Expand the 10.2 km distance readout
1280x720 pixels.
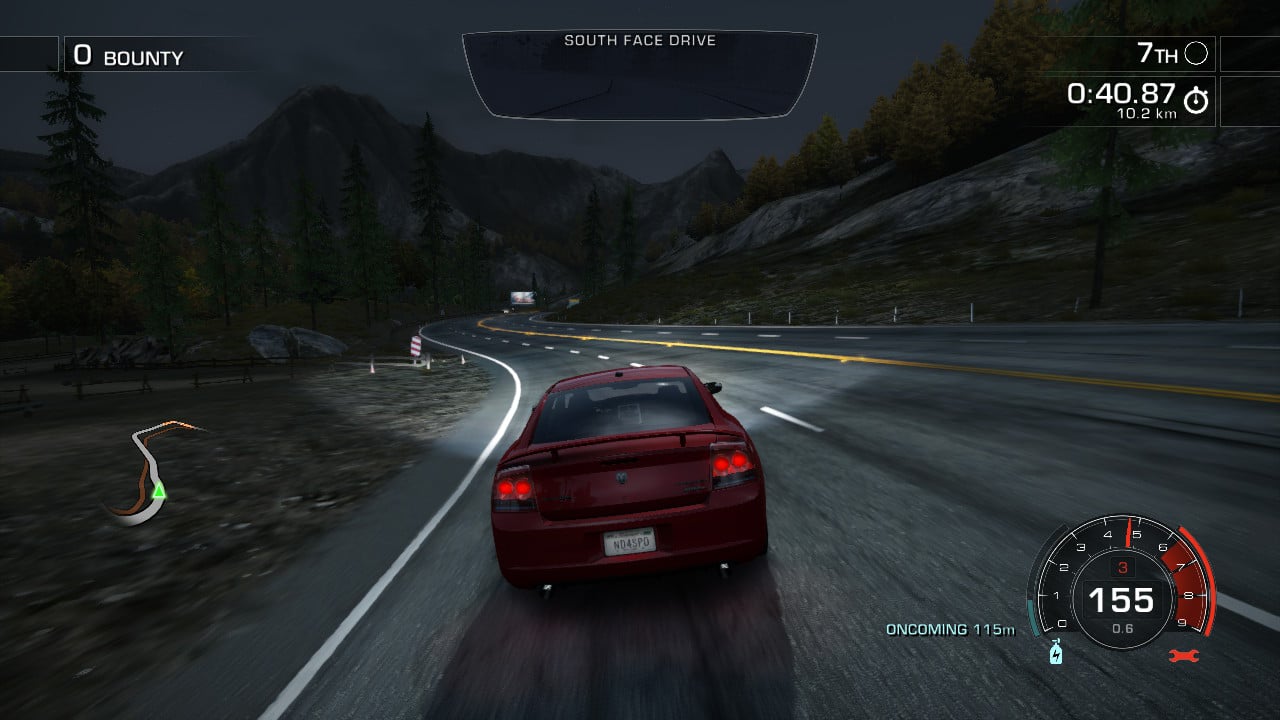tap(1147, 113)
